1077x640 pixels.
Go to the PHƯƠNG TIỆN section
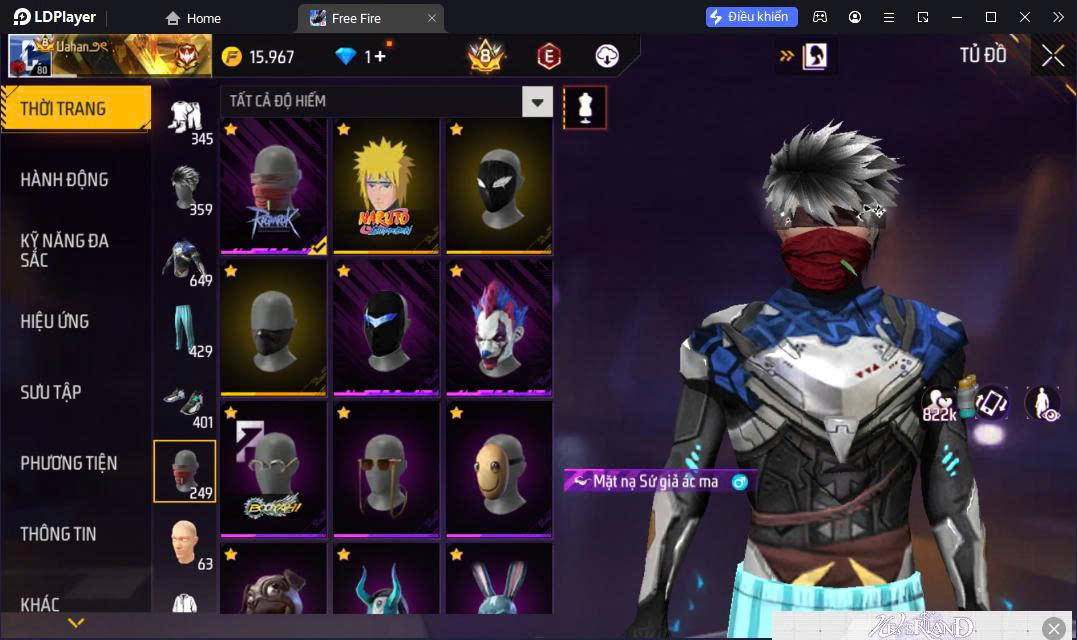tap(69, 463)
